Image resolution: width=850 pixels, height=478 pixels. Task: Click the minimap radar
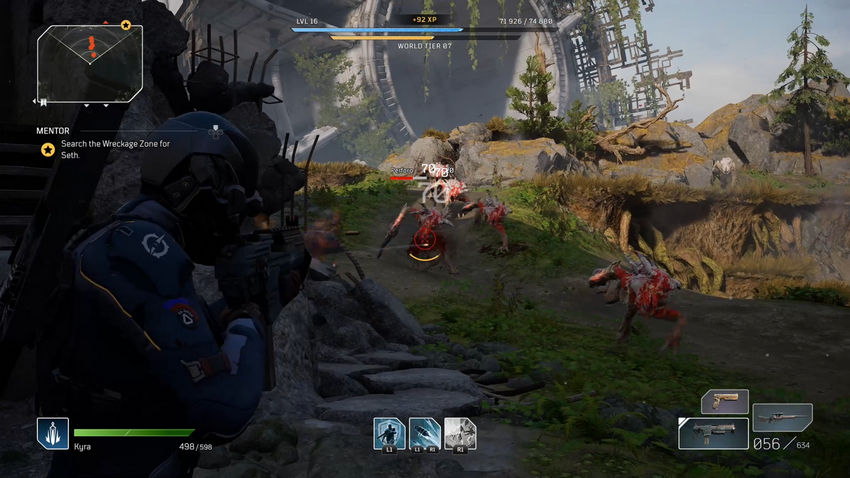coord(90,63)
